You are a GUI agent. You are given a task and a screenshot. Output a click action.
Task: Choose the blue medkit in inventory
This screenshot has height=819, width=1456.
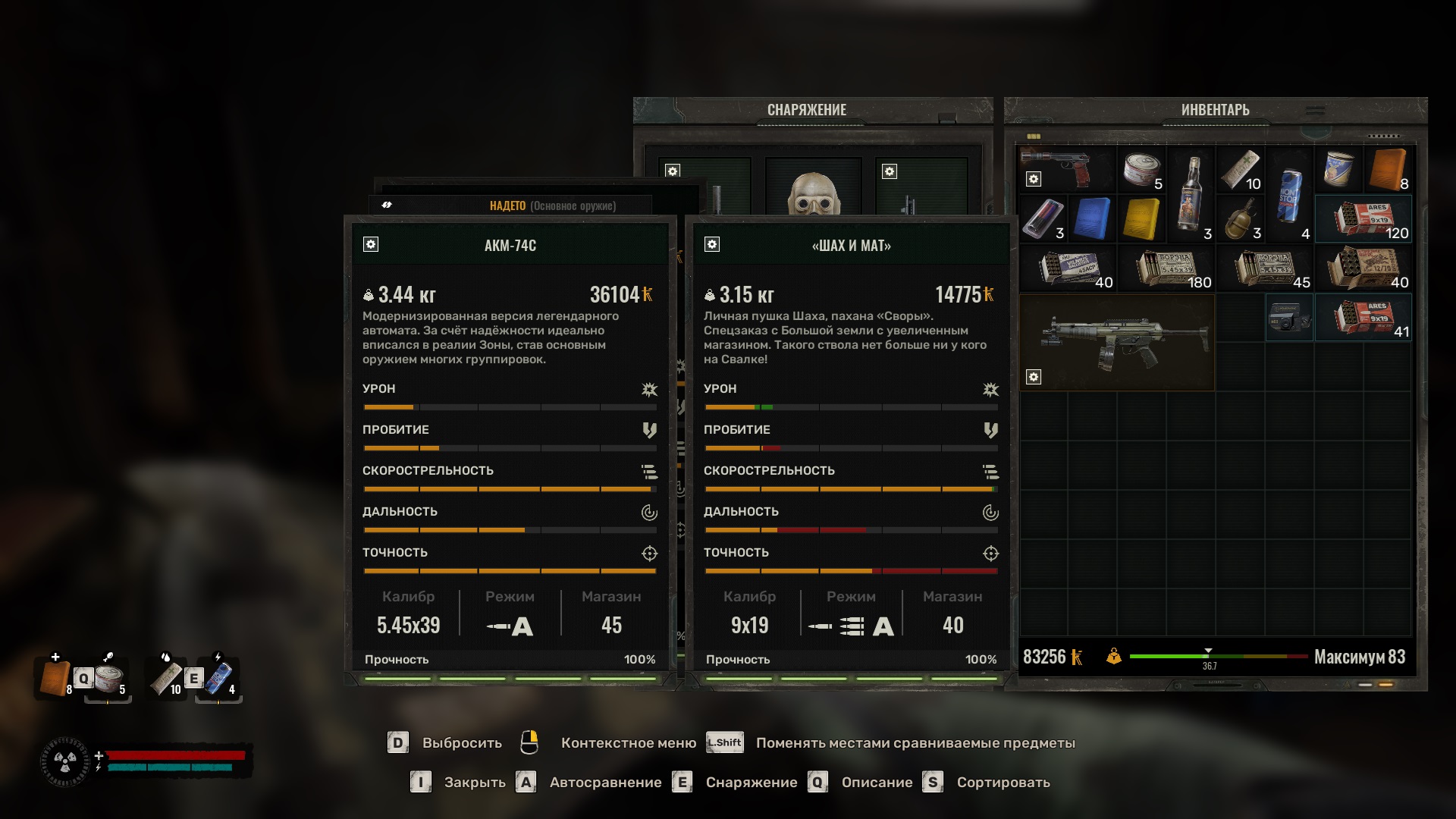pyautogui.click(x=1092, y=218)
